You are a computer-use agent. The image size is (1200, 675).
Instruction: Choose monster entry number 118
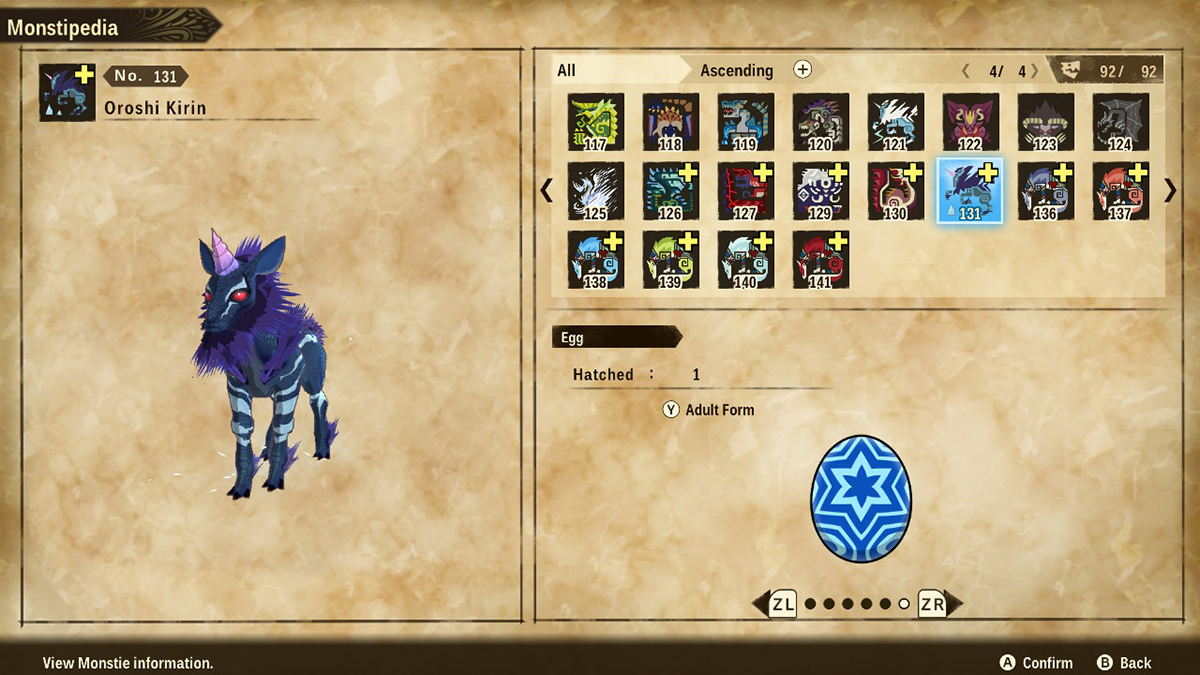tap(671, 122)
